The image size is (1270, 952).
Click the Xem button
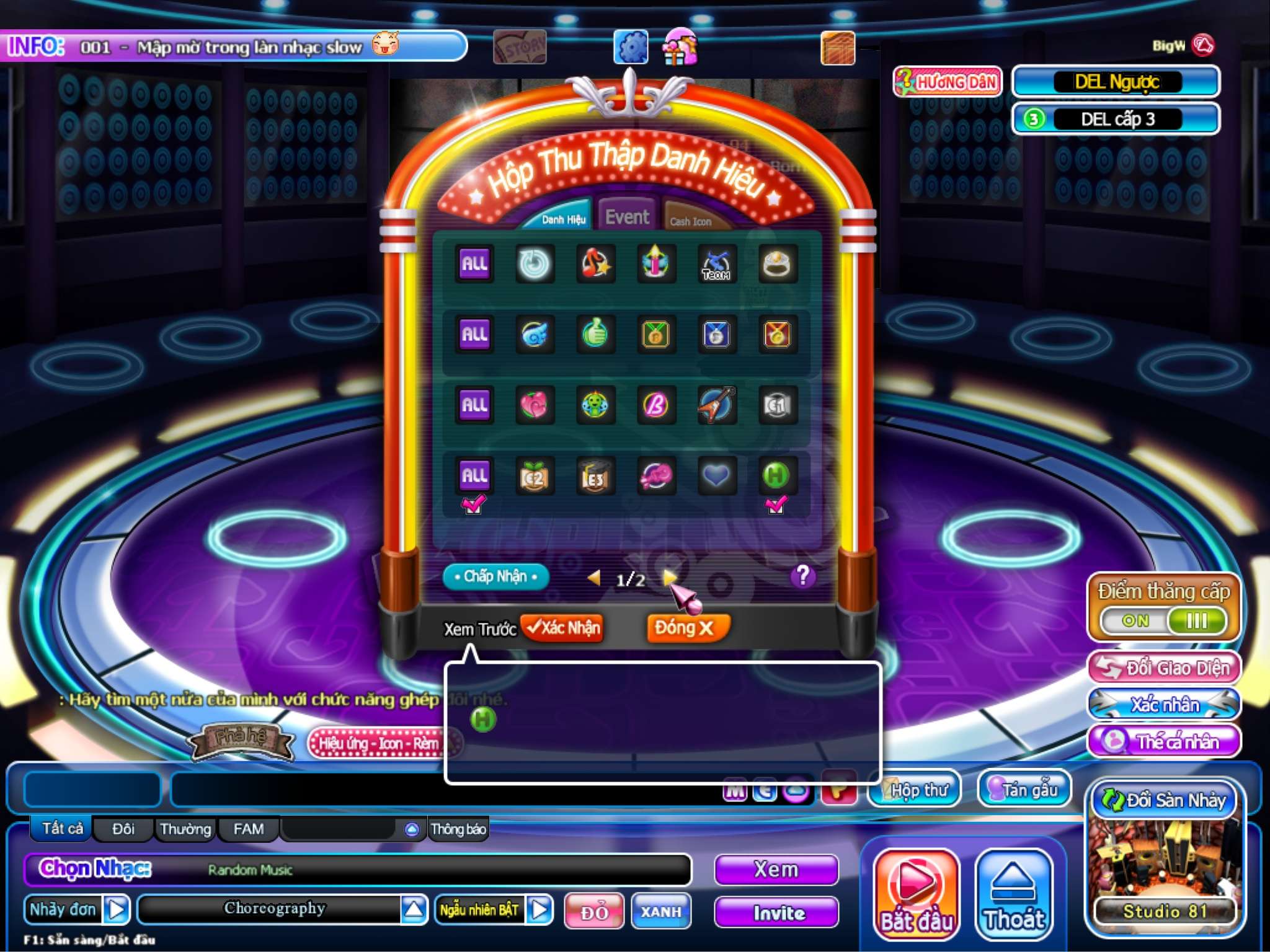[776, 870]
